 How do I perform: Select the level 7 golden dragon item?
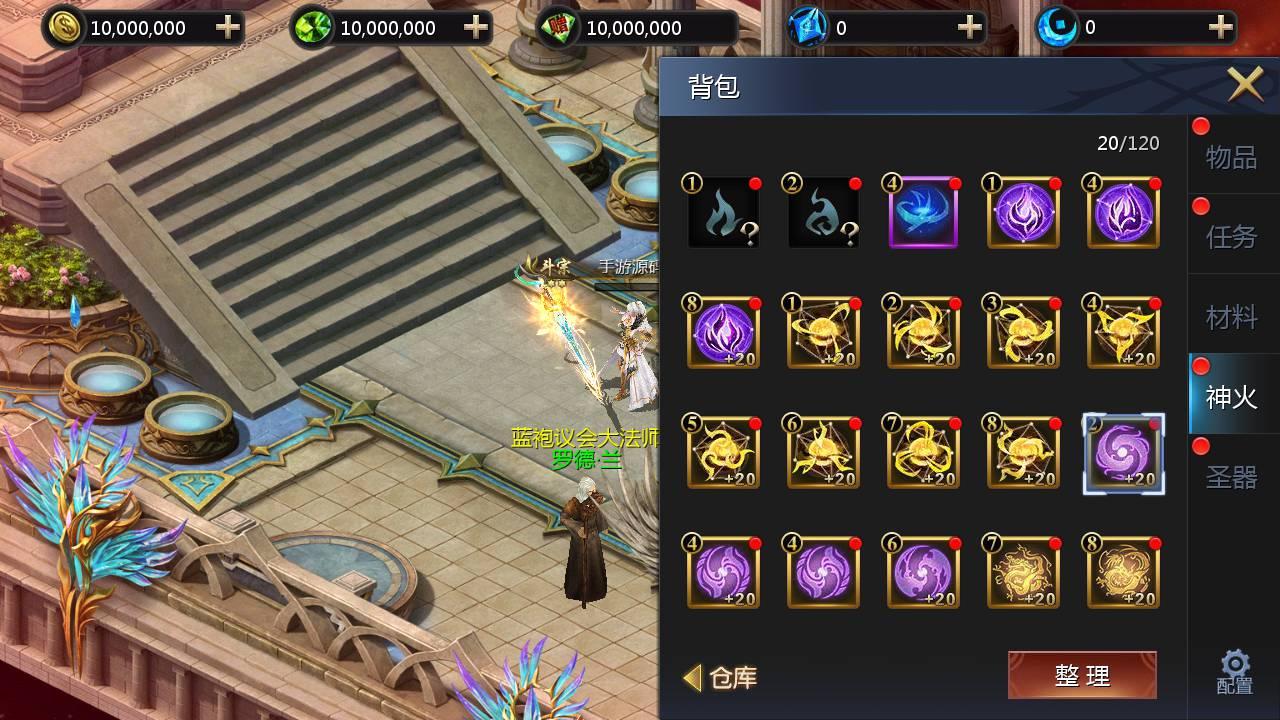[1023, 574]
